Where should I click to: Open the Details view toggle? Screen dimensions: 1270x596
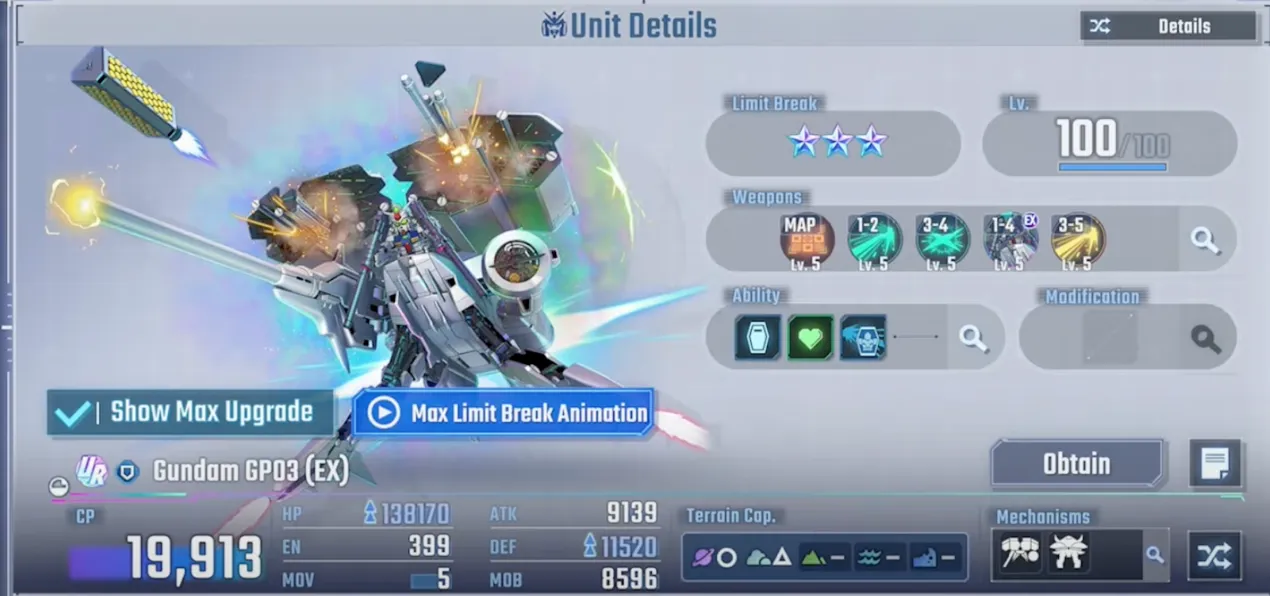[x=1168, y=27]
